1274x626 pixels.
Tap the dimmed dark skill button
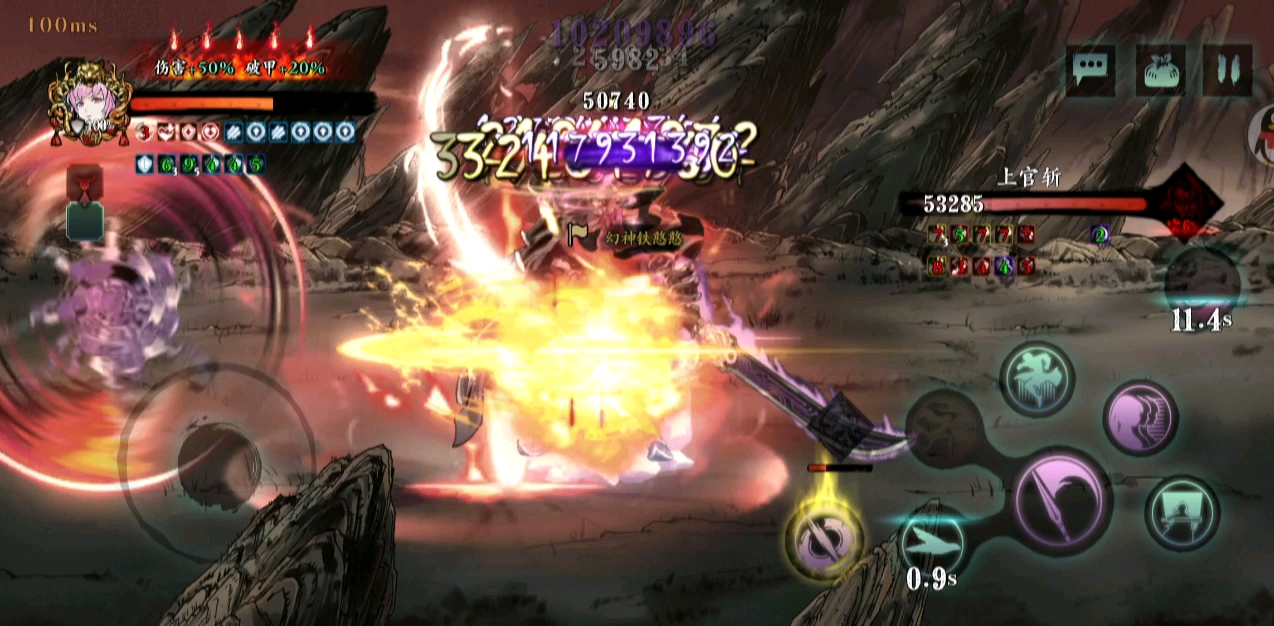[x=945, y=430]
